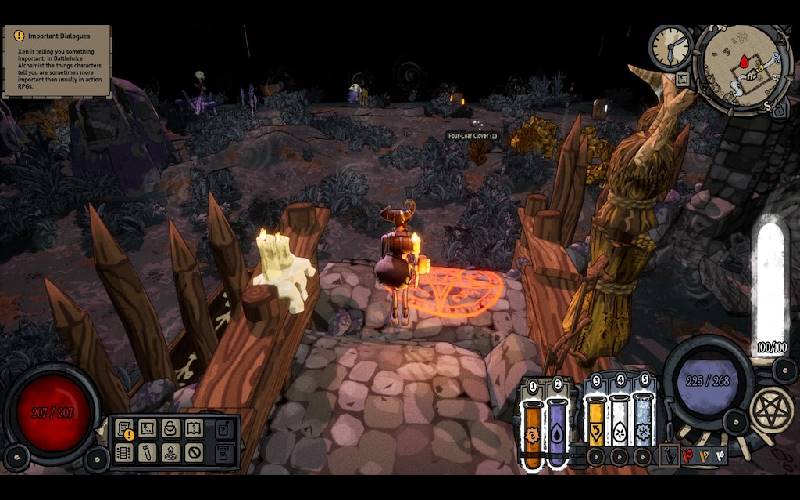800x500 pixels.
Task: Use the purple droplet potion in slot 2
Action: [557, 432]
